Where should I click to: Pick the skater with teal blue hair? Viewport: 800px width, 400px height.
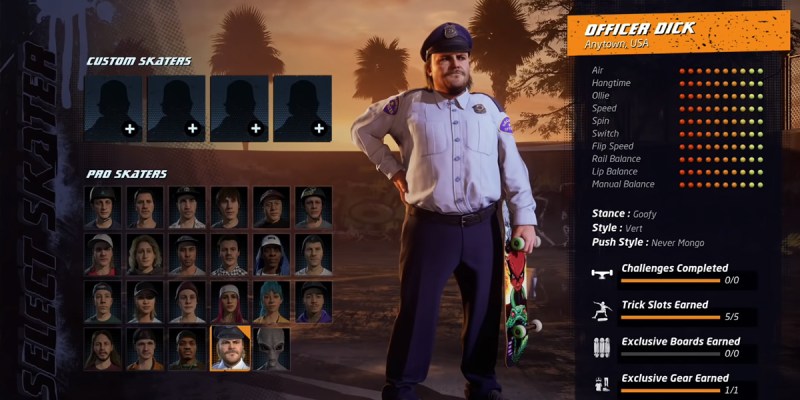(271, 302)
